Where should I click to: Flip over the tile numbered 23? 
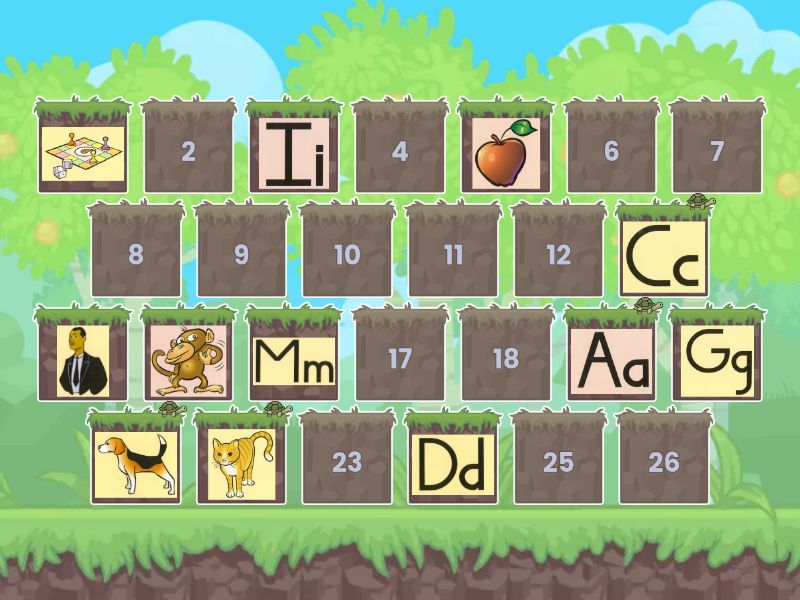coord(347,462)
